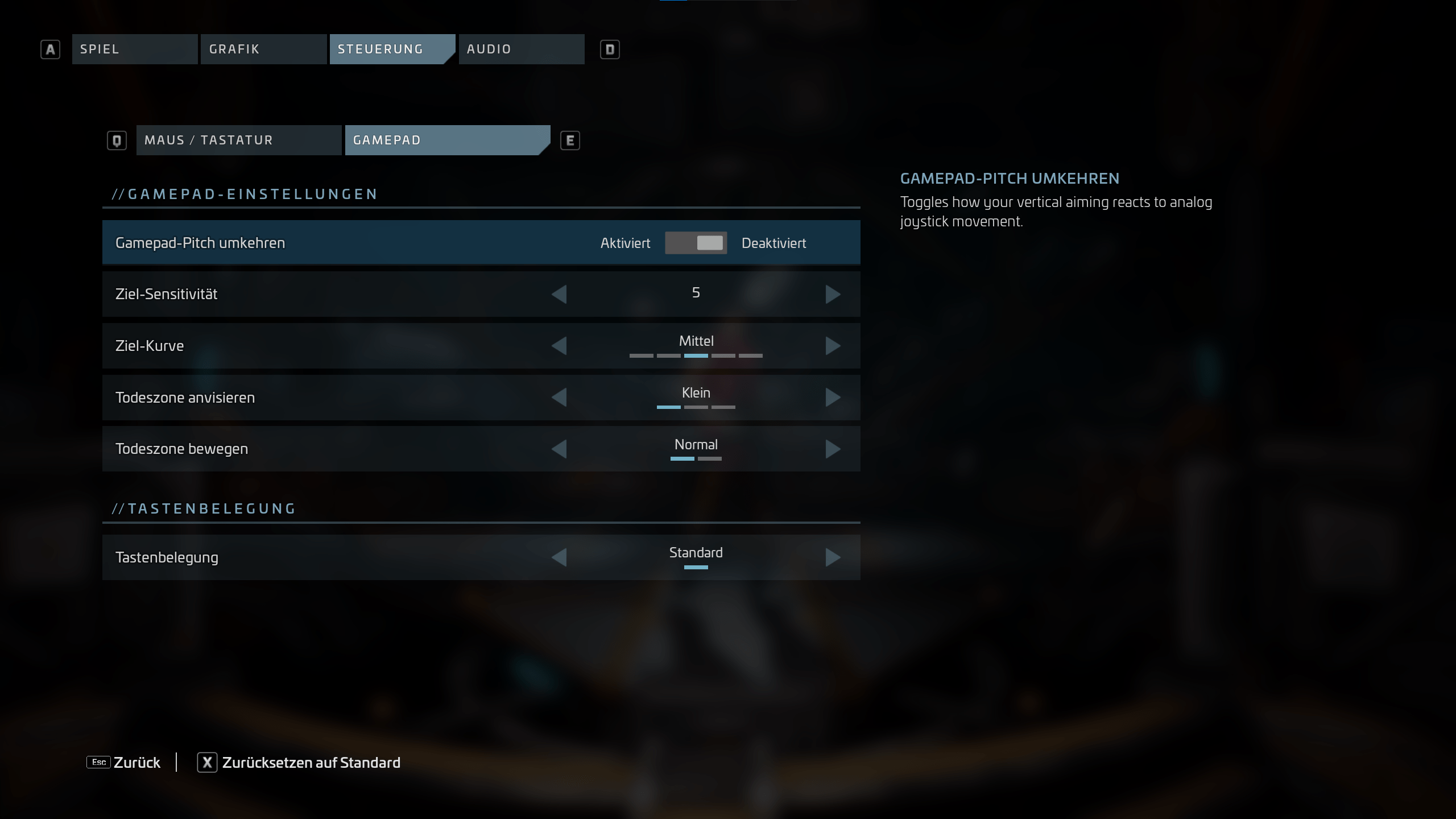The height and width of the screenshot is (819, 1456).
Task: Switch to Maus / Tastatur controls
Action: 238,140
